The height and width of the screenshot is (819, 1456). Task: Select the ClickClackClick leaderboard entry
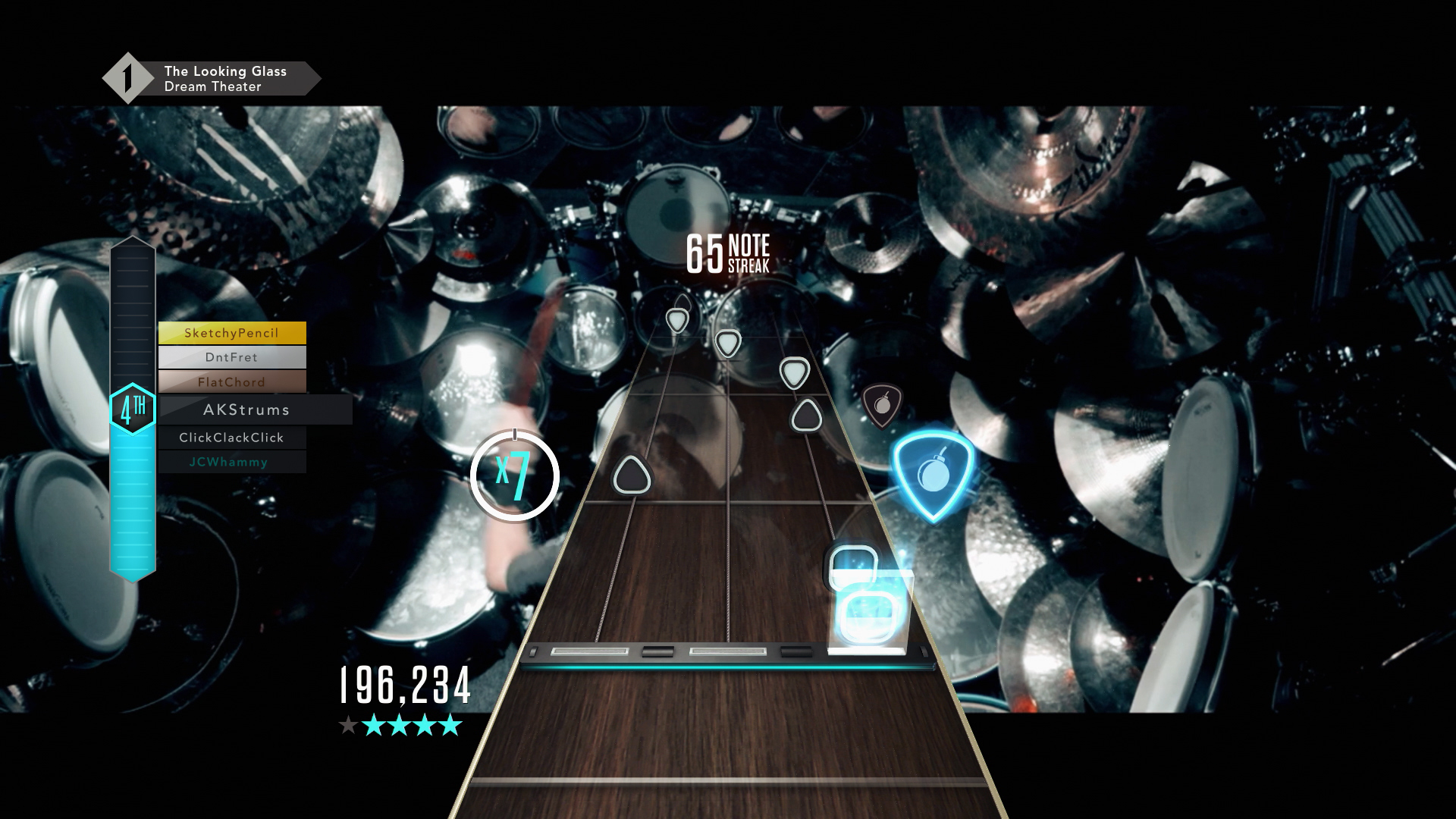[231, 438]
